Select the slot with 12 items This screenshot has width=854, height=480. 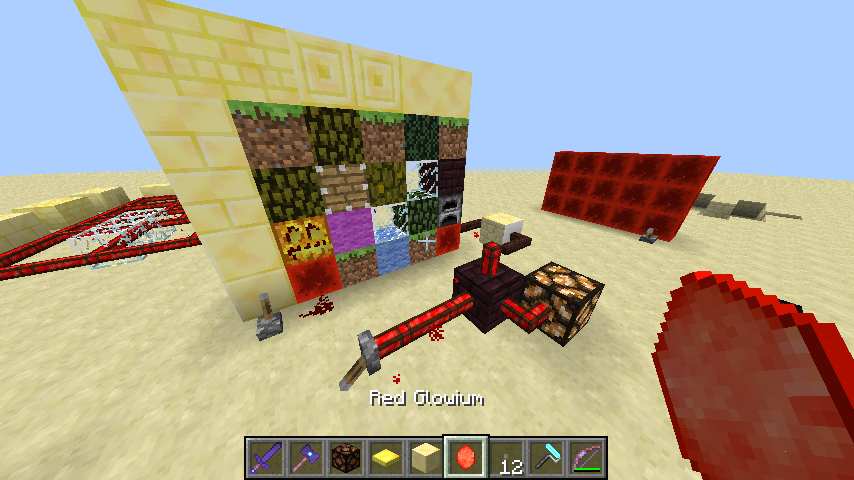(506, 457)
